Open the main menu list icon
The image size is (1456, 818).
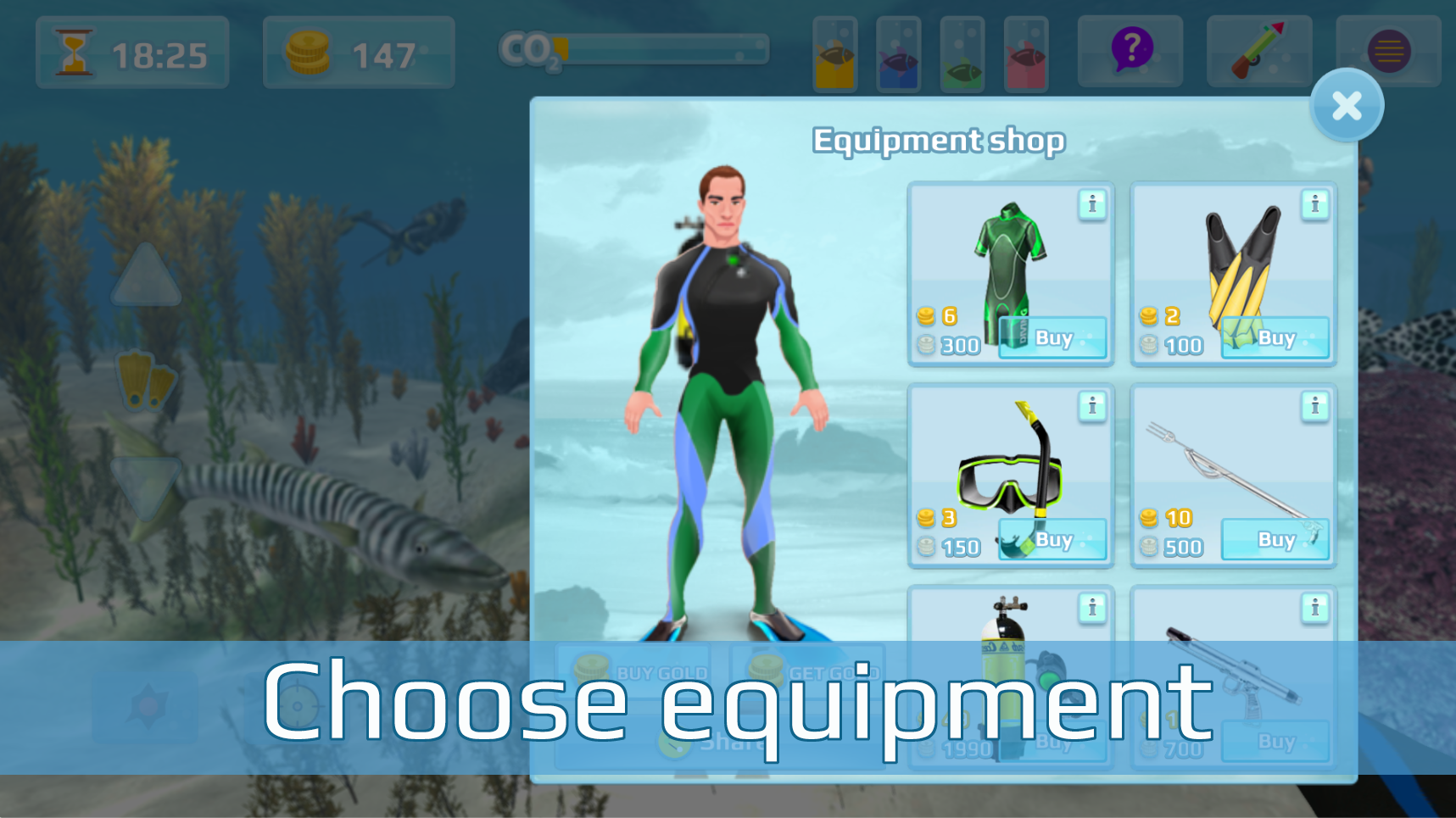pos(1388,52)
